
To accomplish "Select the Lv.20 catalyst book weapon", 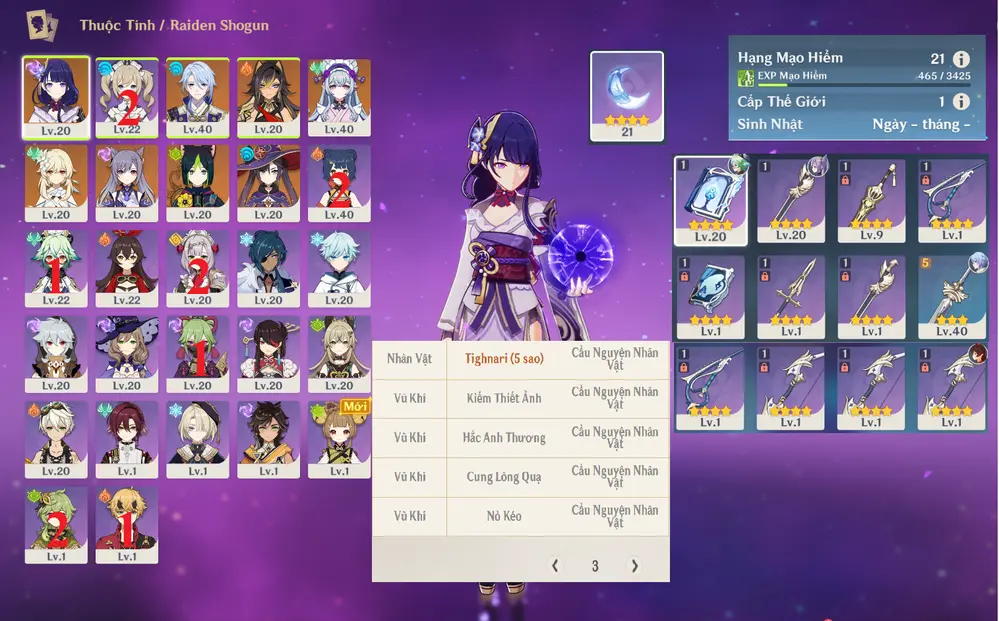I will tap(710, 201).
